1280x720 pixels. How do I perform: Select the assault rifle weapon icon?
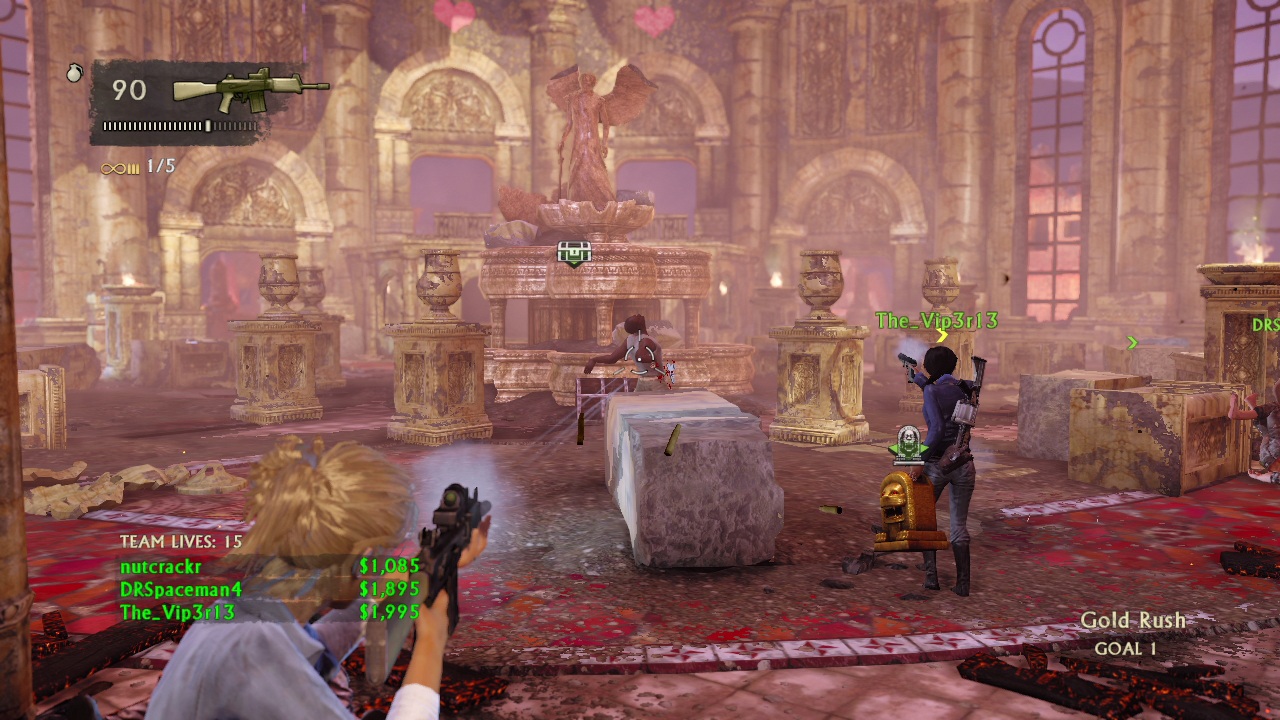click(250, 90)
